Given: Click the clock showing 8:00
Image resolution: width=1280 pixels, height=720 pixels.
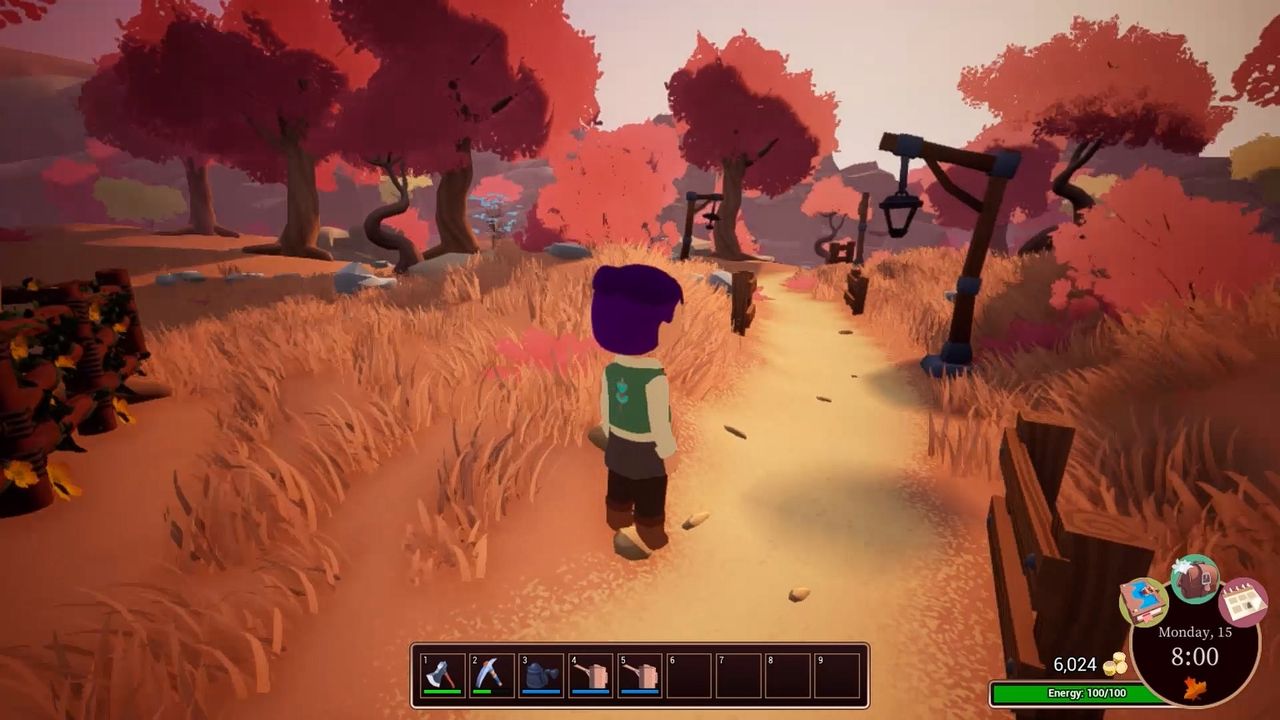Looking at the screenshot, I should [1195, 657].
